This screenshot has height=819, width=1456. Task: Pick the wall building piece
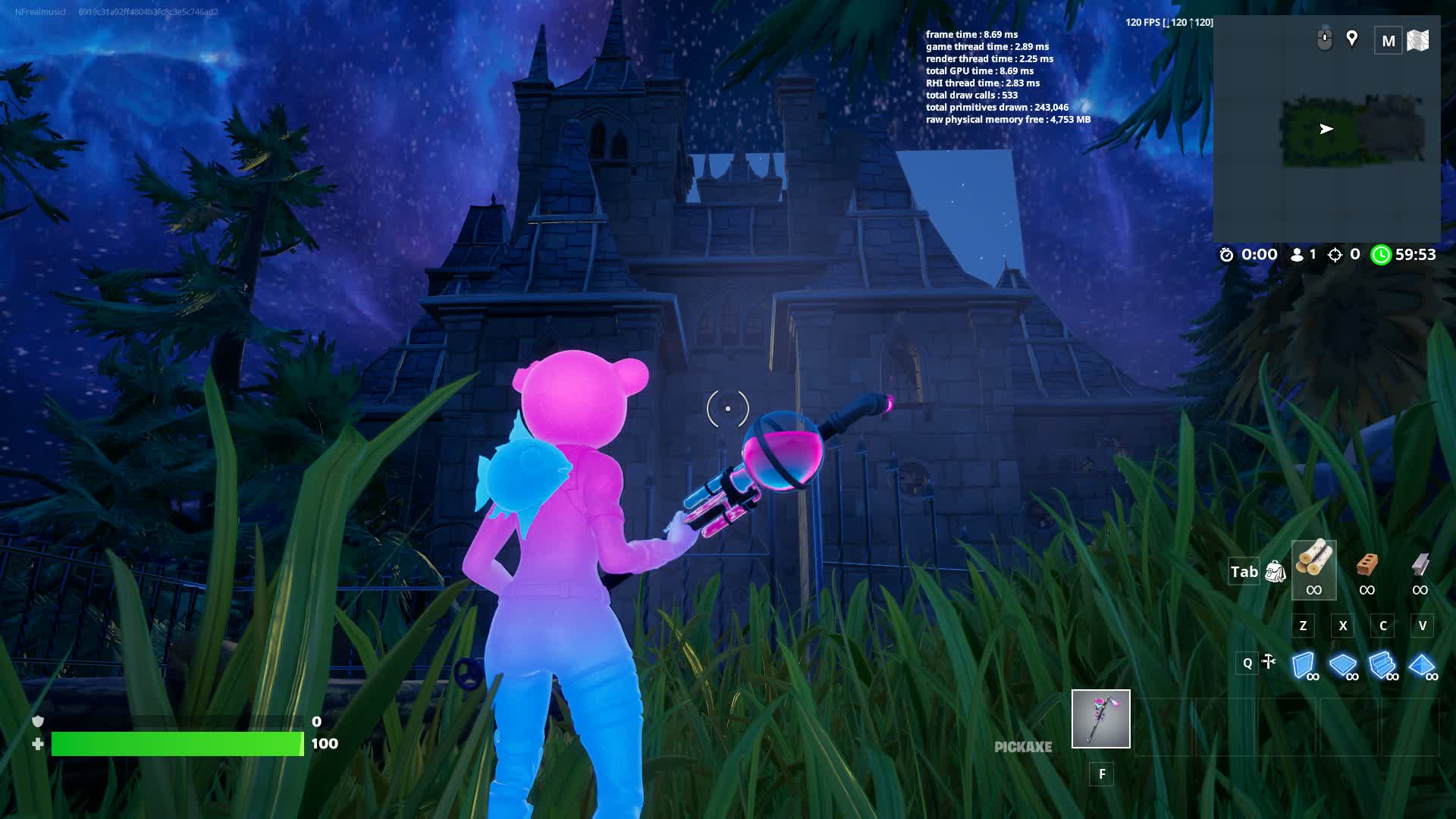1304,665
